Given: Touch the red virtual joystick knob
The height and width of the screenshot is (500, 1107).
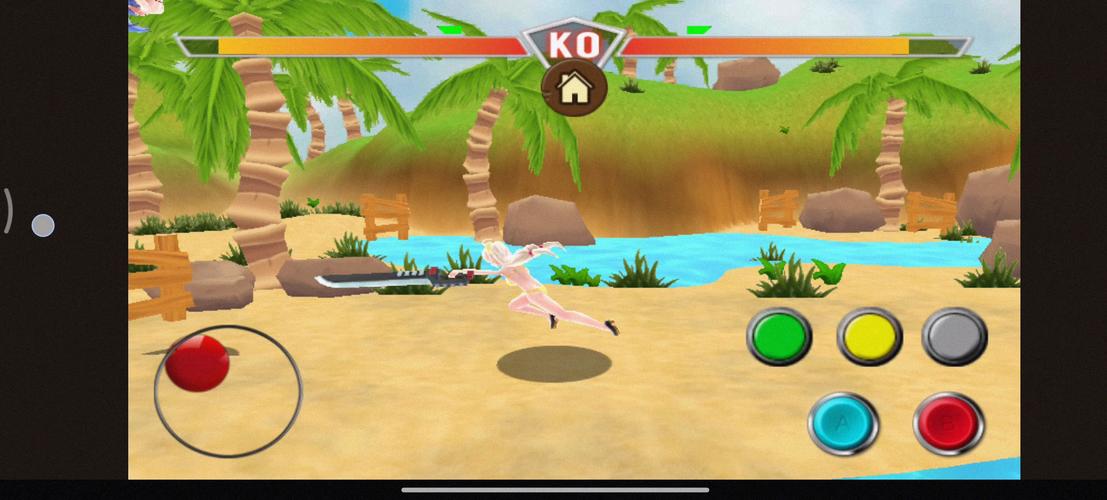Looking at the screenshot, I should point(197,362).
